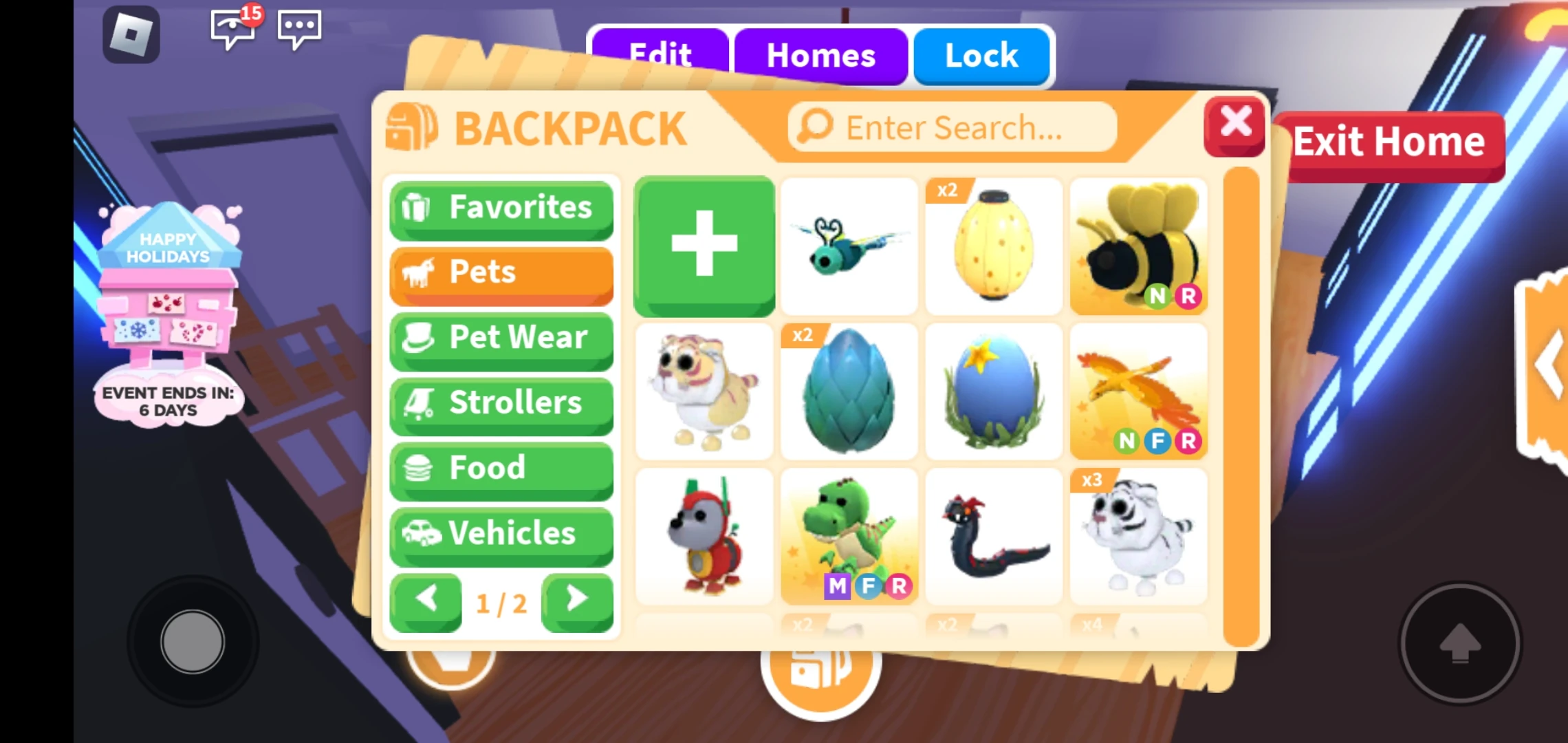Screen dimensions: 1568x743
Task: Click the green plus tile to adopt pet
Action: tap(704, 246)
